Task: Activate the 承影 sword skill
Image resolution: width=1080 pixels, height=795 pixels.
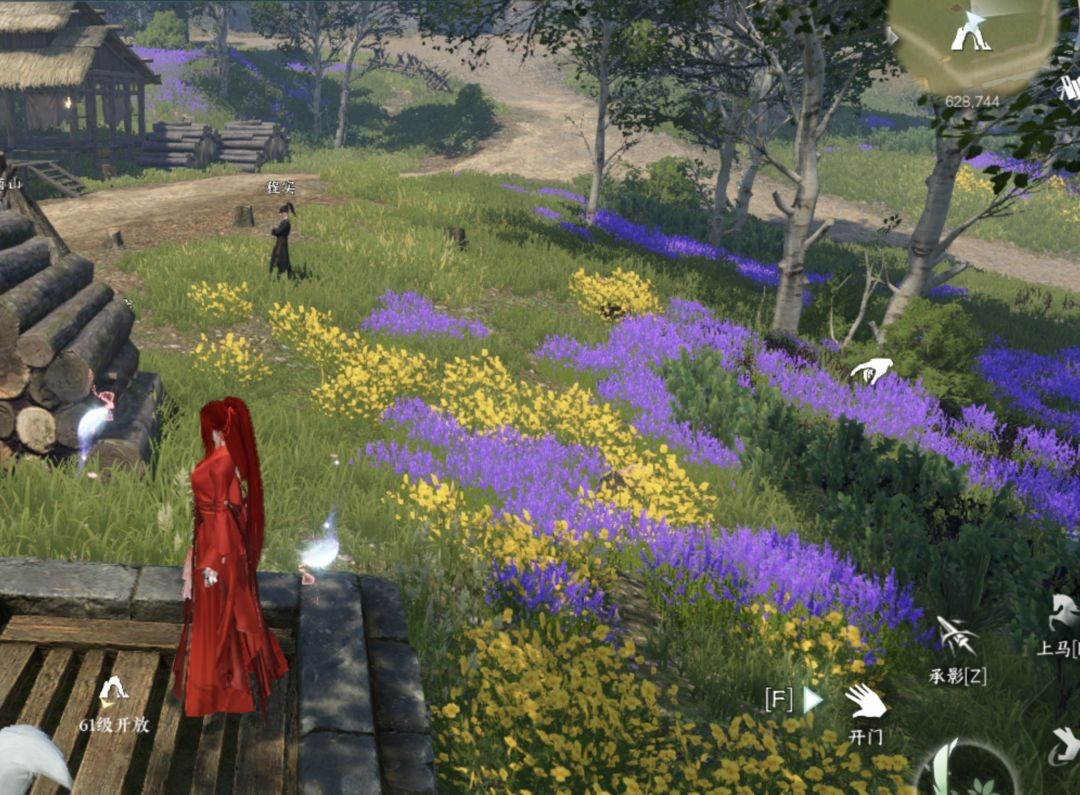Action: point(956,636)
